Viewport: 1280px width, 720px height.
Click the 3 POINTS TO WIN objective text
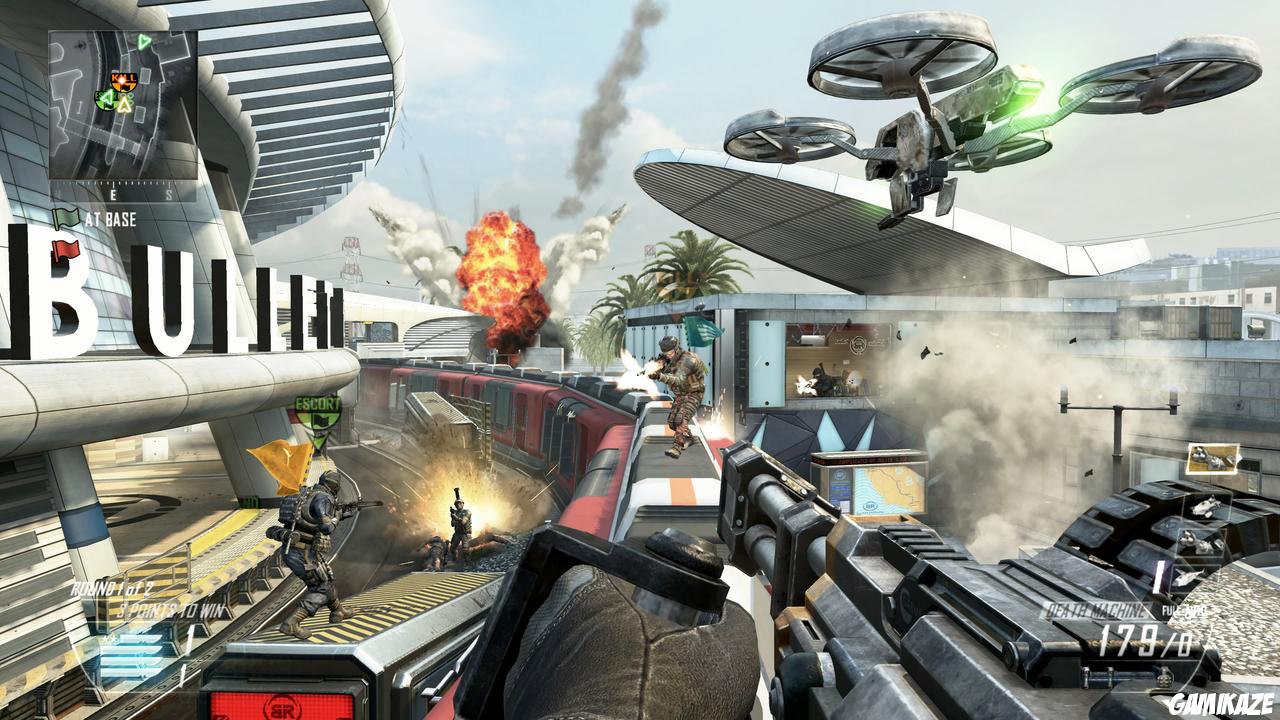tap(171, 609)
